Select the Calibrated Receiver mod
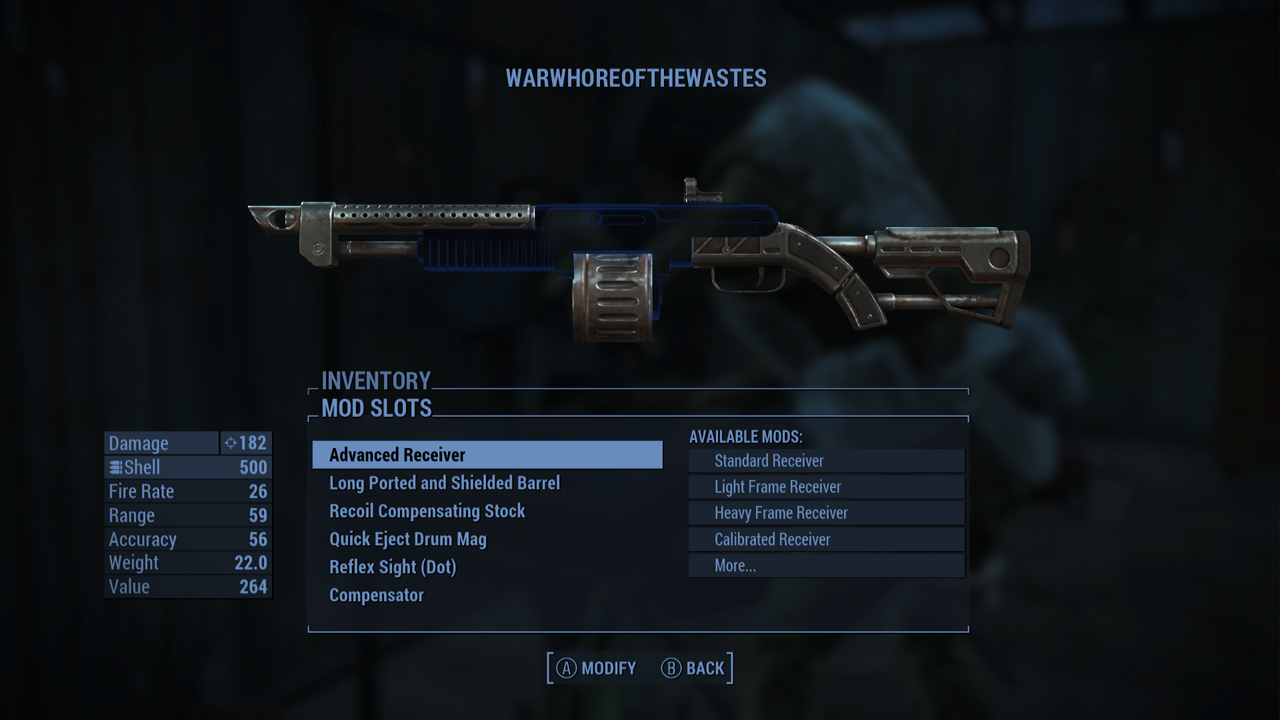Viewport: 1280px width, 720px height. [826, 539]
